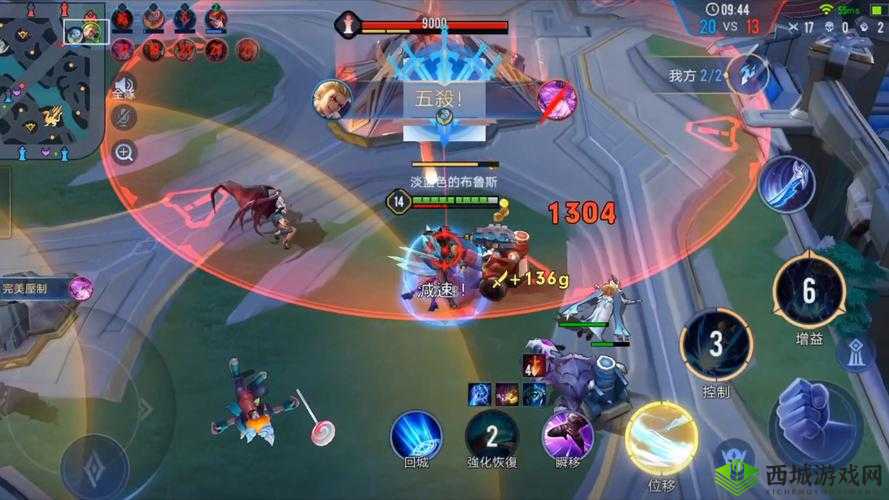Viewport: 889px width, 500px height.
Task: Tap the 回城 recall button
Action: point(416,435)
